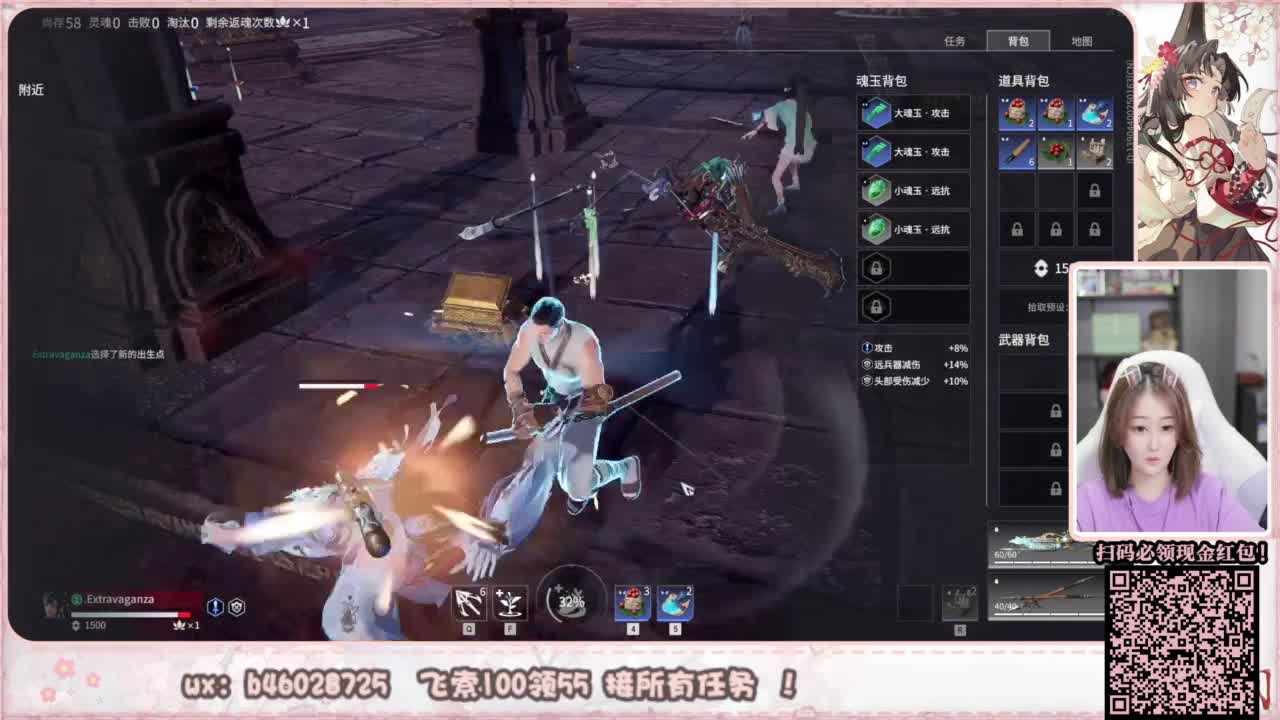This screenshot has height=720, width=1280.
Task: Select the mushroom consumable in hotbar slot 4
Action: click(x=633, y=601)
